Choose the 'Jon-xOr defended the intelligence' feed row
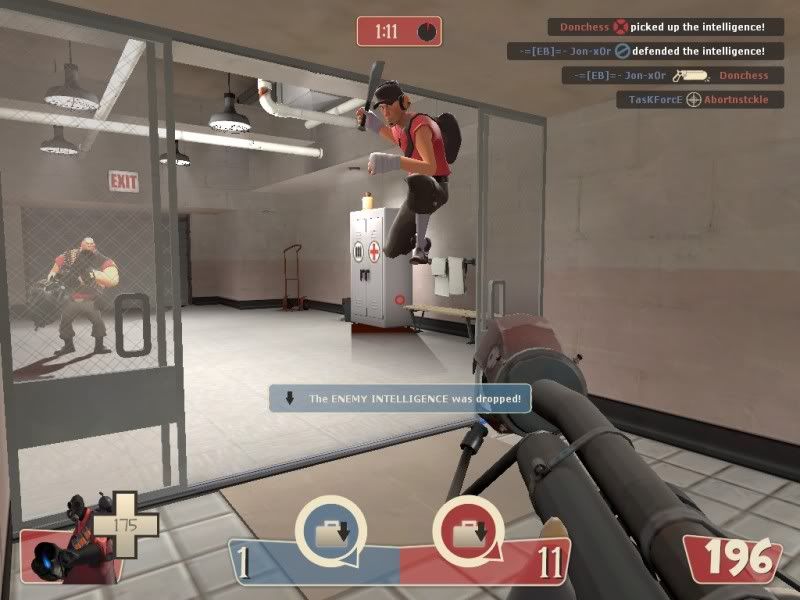The image size is (800, 600). tap(640, 51)
